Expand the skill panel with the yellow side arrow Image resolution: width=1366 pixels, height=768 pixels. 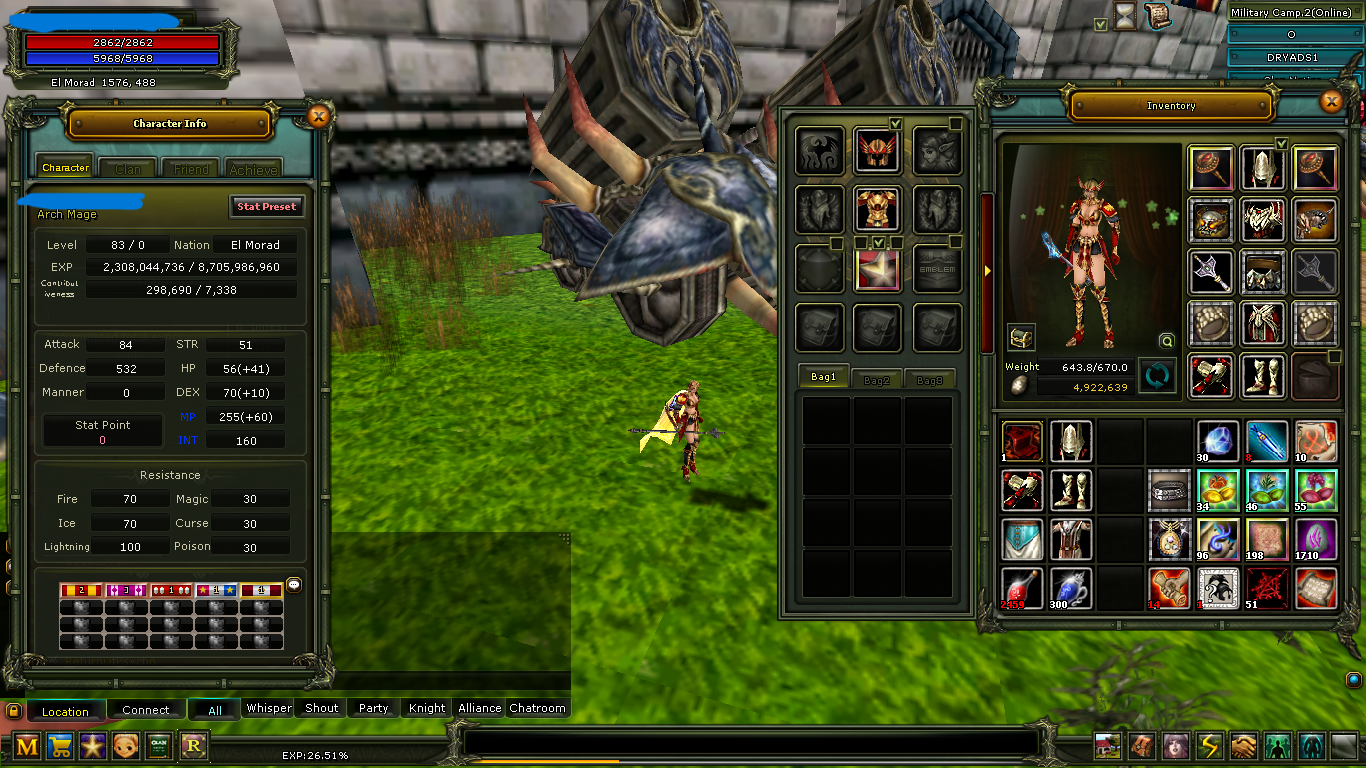pyautogui.click(x=986, y=269)
